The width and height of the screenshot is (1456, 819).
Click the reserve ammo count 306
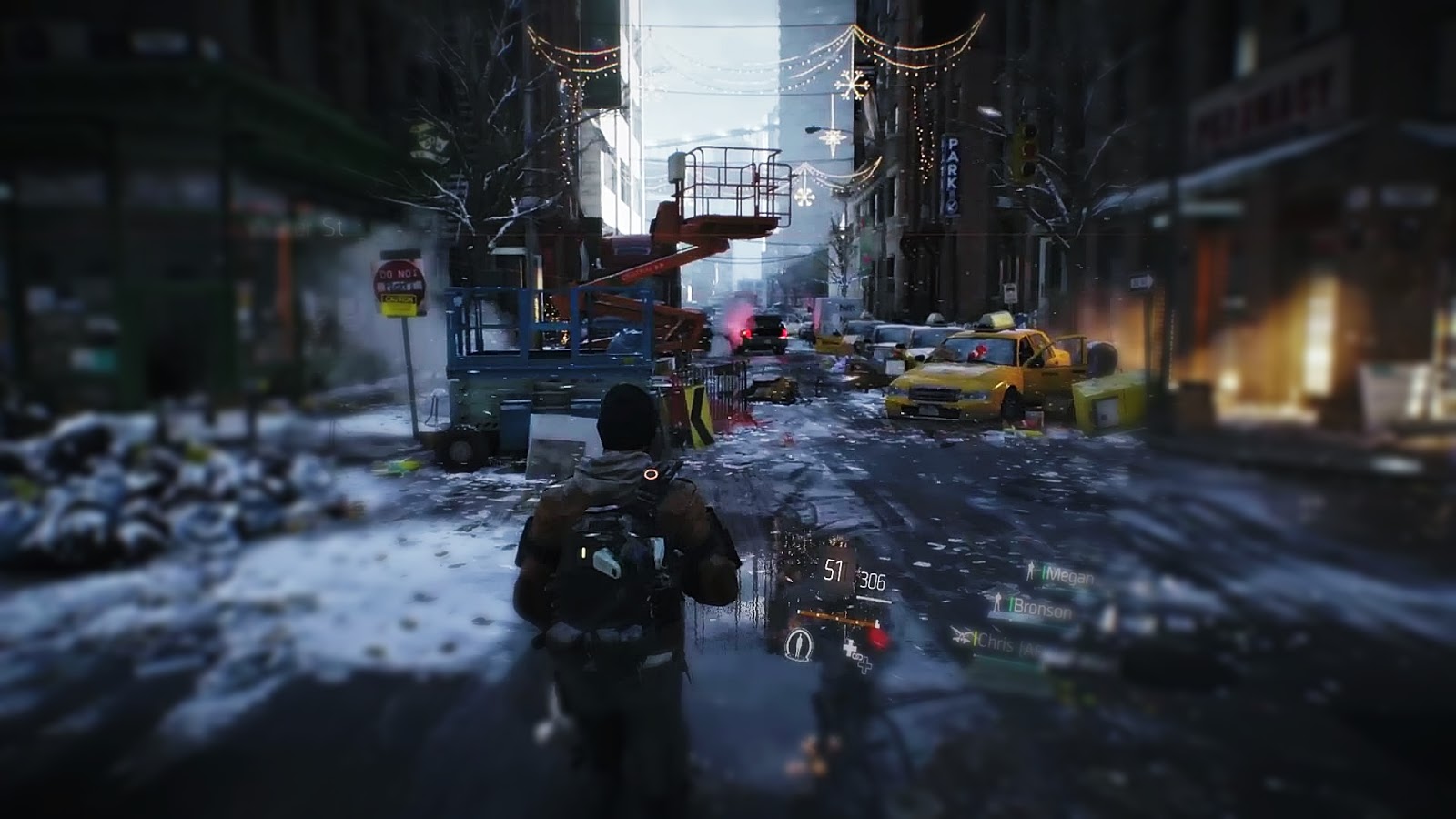point(874,580)
